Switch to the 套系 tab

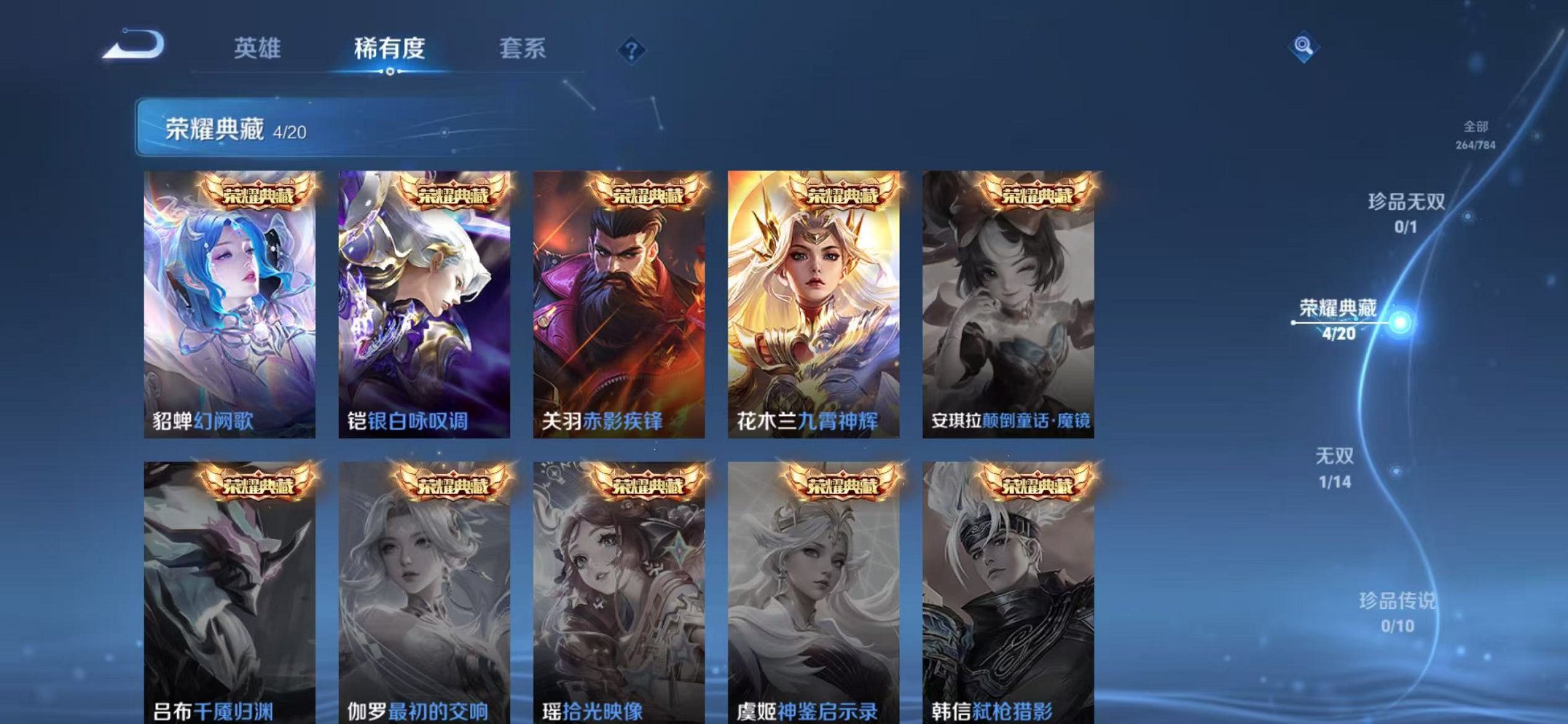(x=524, y=46)
